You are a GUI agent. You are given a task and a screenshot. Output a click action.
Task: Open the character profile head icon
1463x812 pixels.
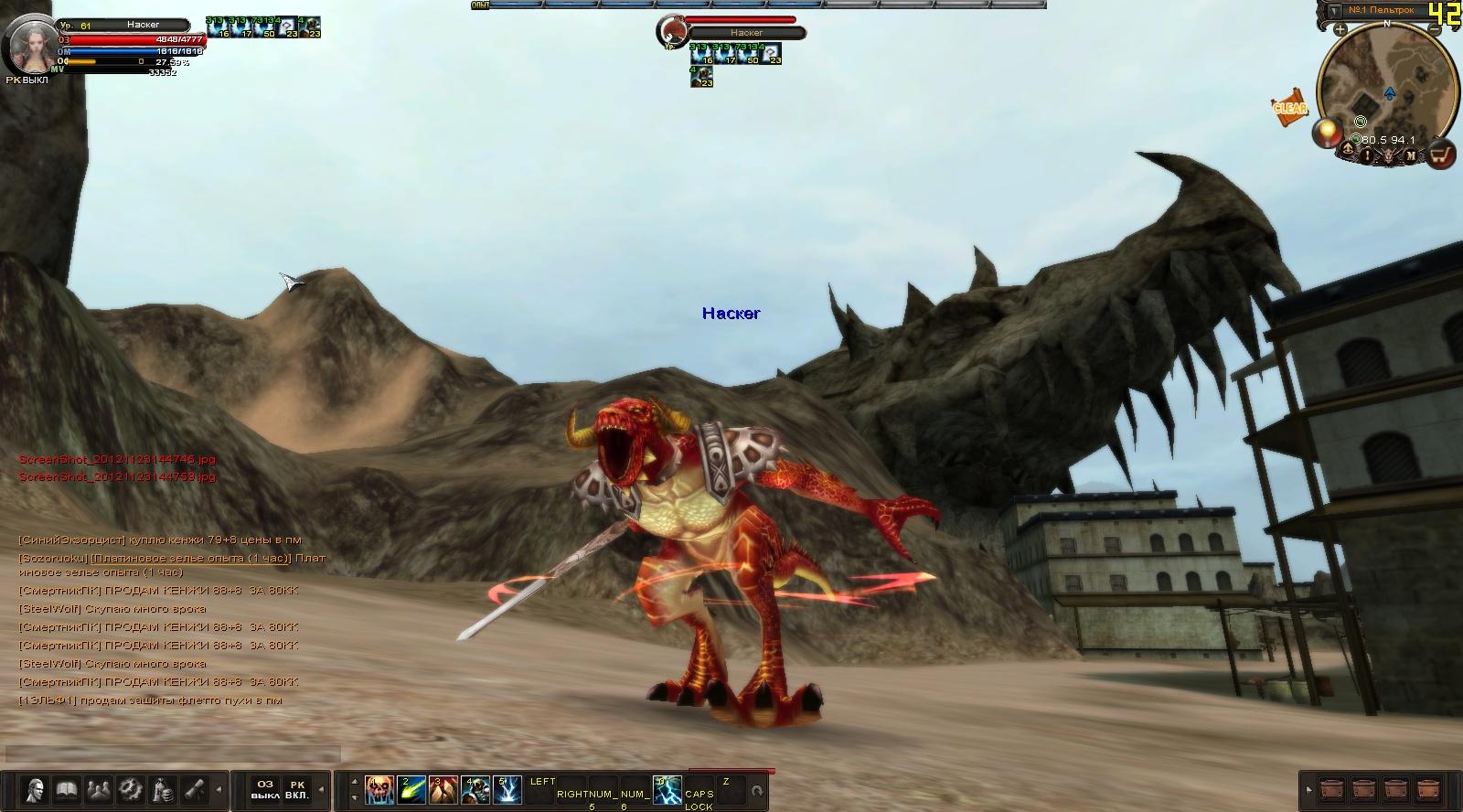(36, 789)
